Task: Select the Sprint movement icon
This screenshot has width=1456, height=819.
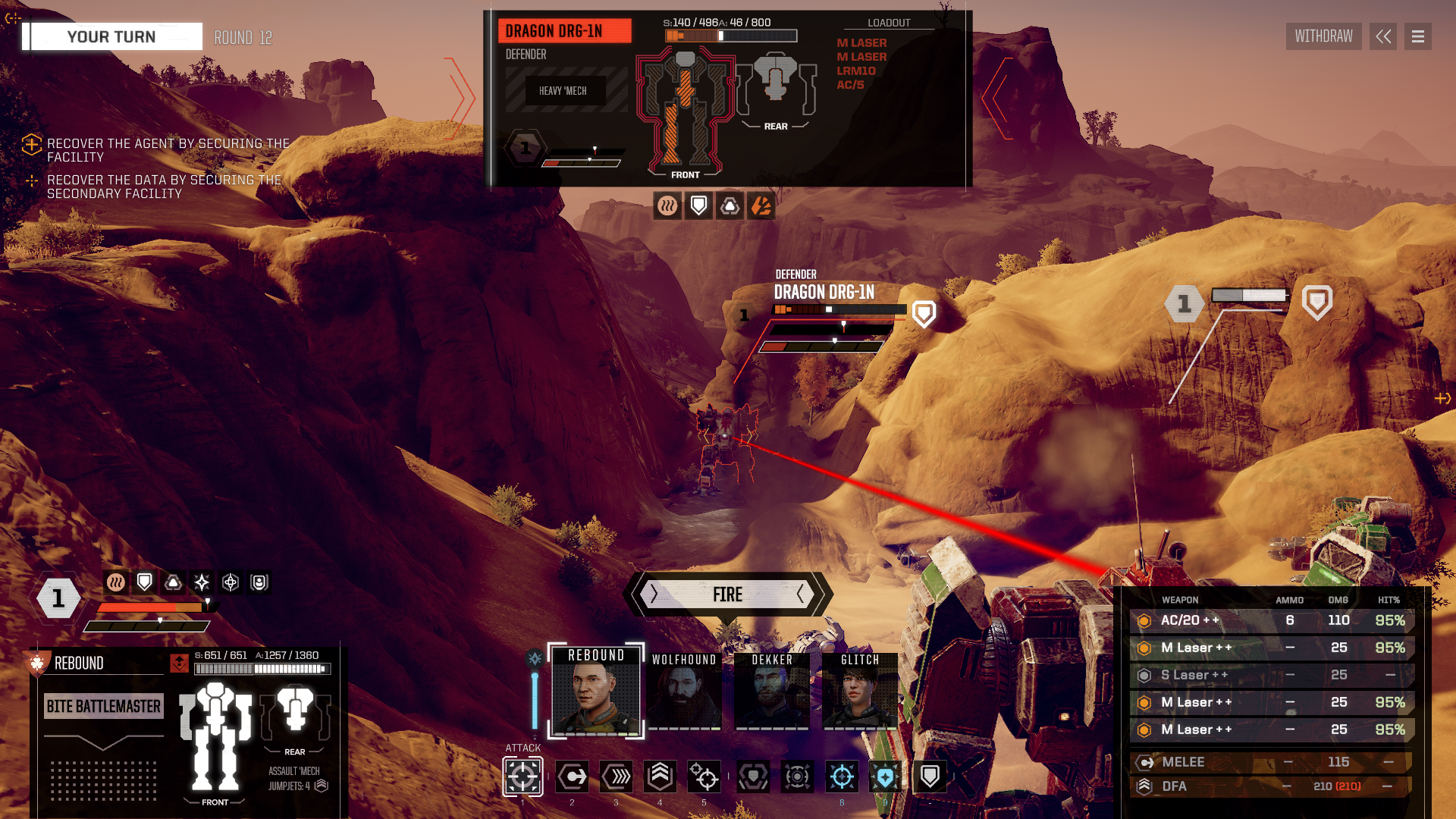Action: coord(616,777)
